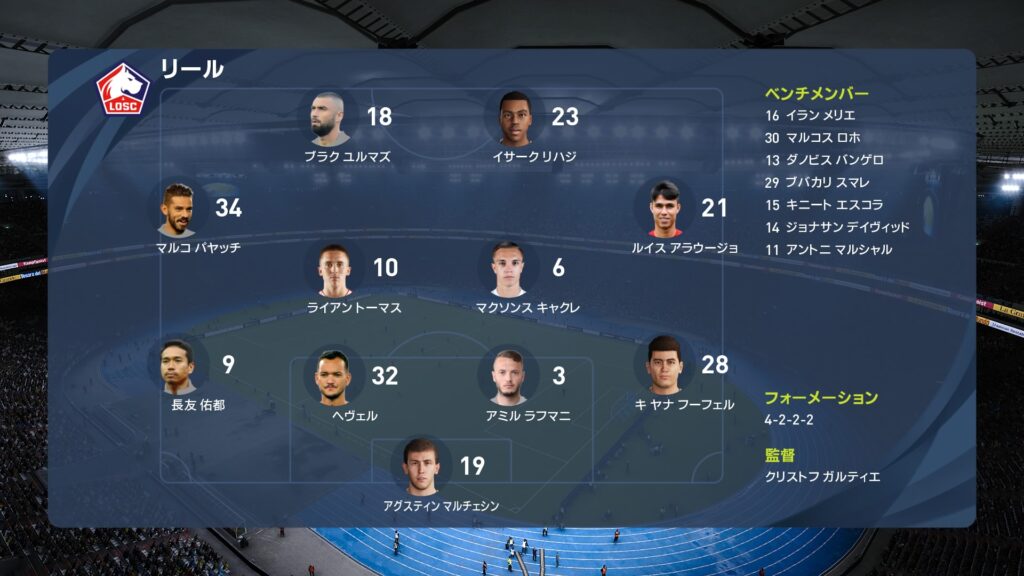The width and height of the screenshot is (1024, 576).
Task: Click midfielder ライアン トーマス number 10
Action: click(335, 270)
